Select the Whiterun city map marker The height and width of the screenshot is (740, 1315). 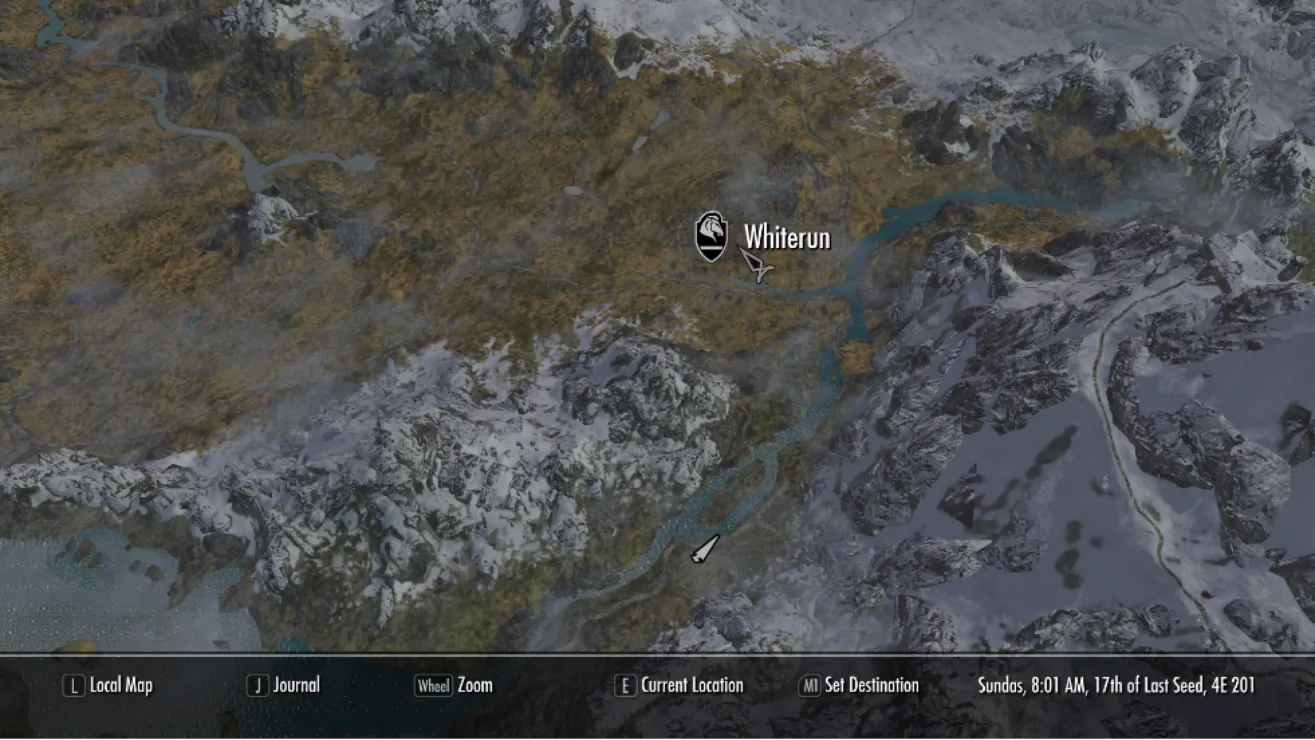[x=711, y=237]
